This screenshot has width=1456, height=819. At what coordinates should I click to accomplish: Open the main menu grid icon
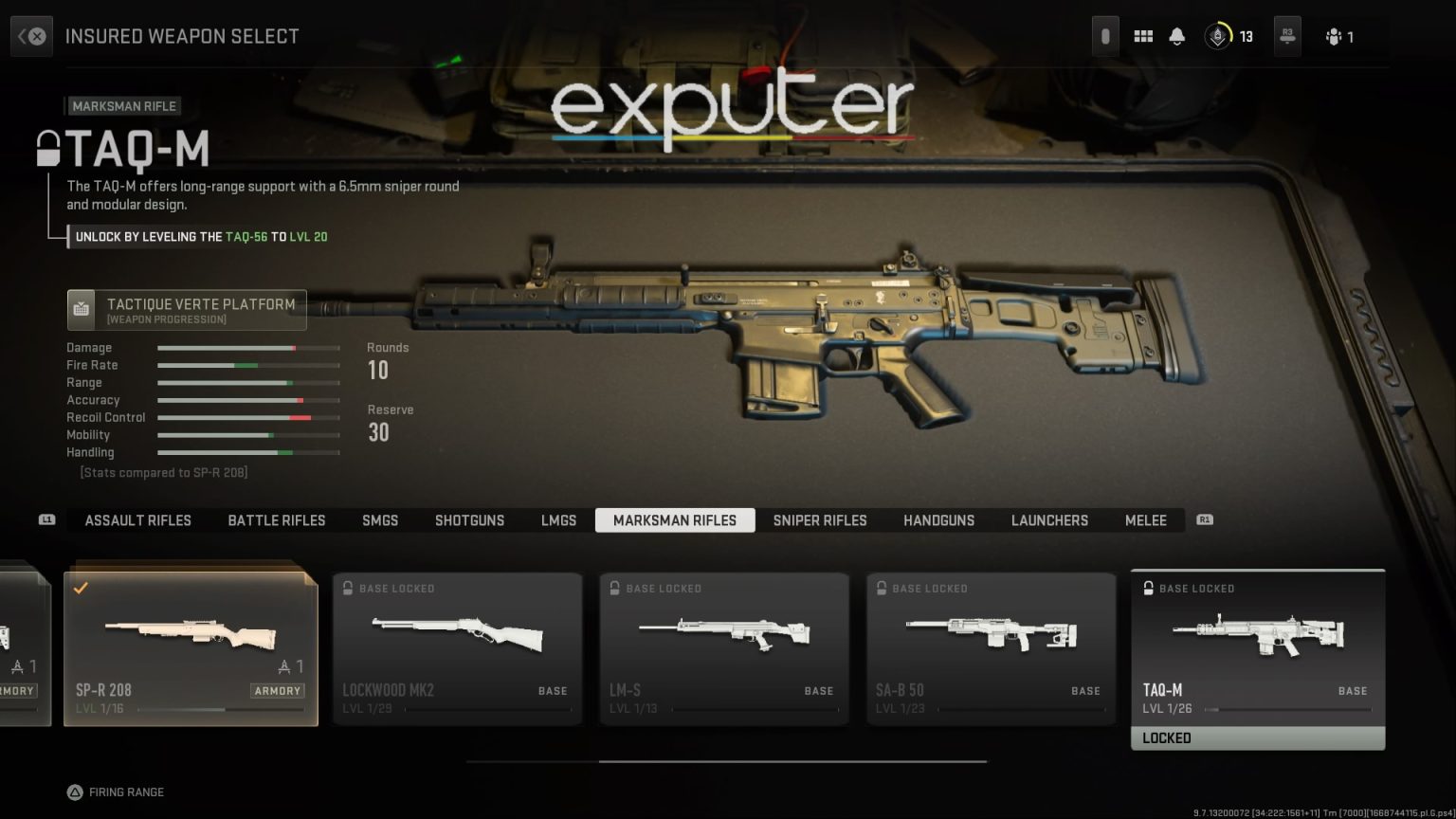pos(1143,36)
